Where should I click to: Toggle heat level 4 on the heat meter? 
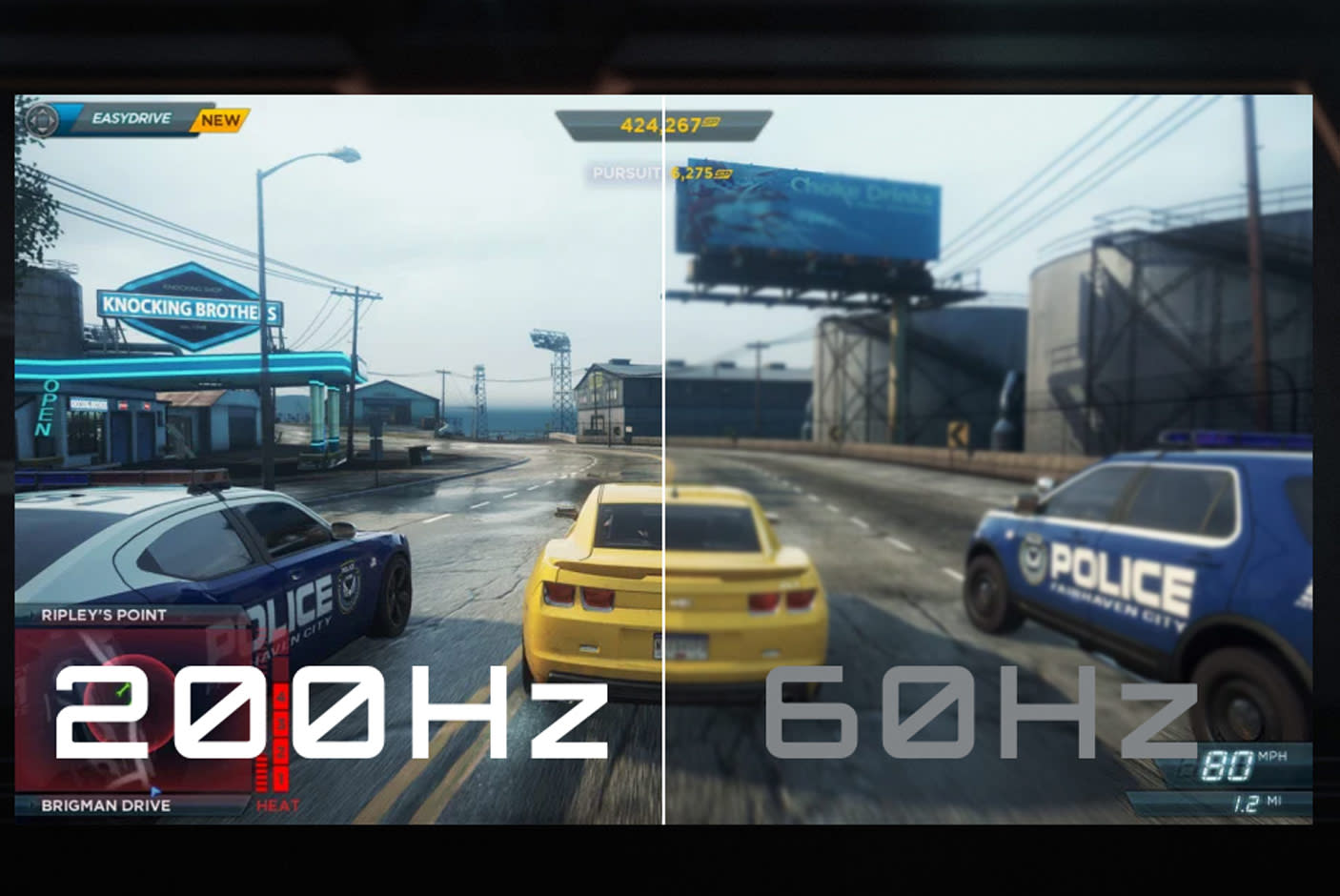(281, 697)
